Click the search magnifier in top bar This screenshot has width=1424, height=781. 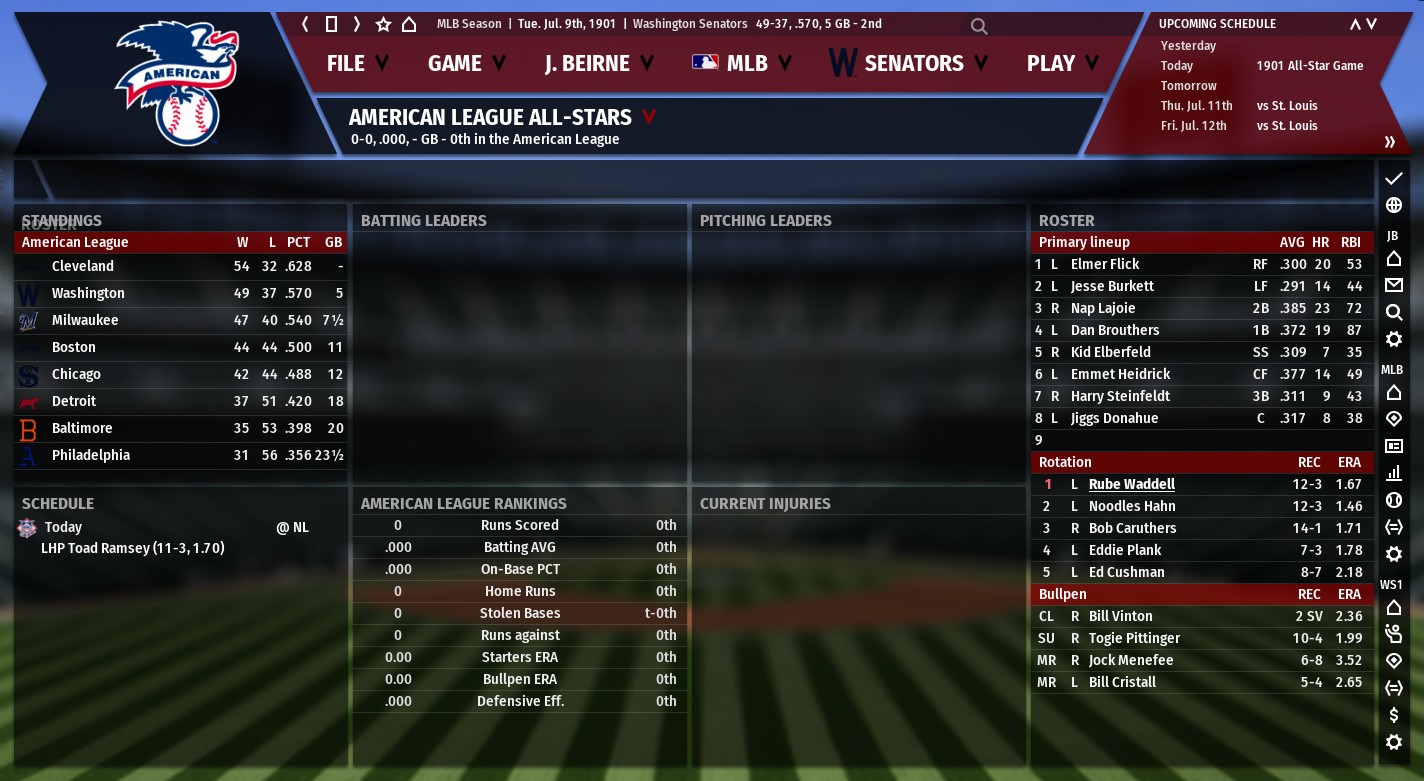[x=979, y=26]
